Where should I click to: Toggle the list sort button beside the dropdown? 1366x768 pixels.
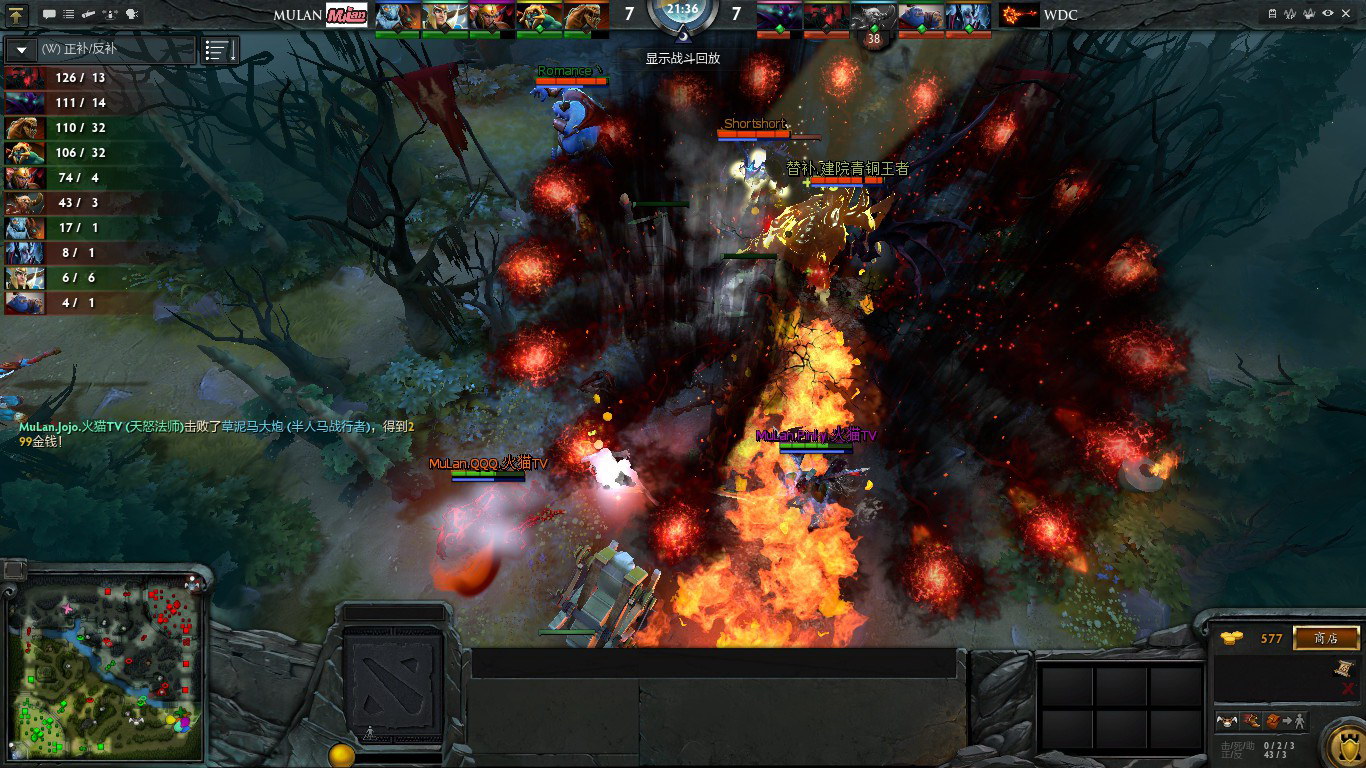(x=221, y=50)
